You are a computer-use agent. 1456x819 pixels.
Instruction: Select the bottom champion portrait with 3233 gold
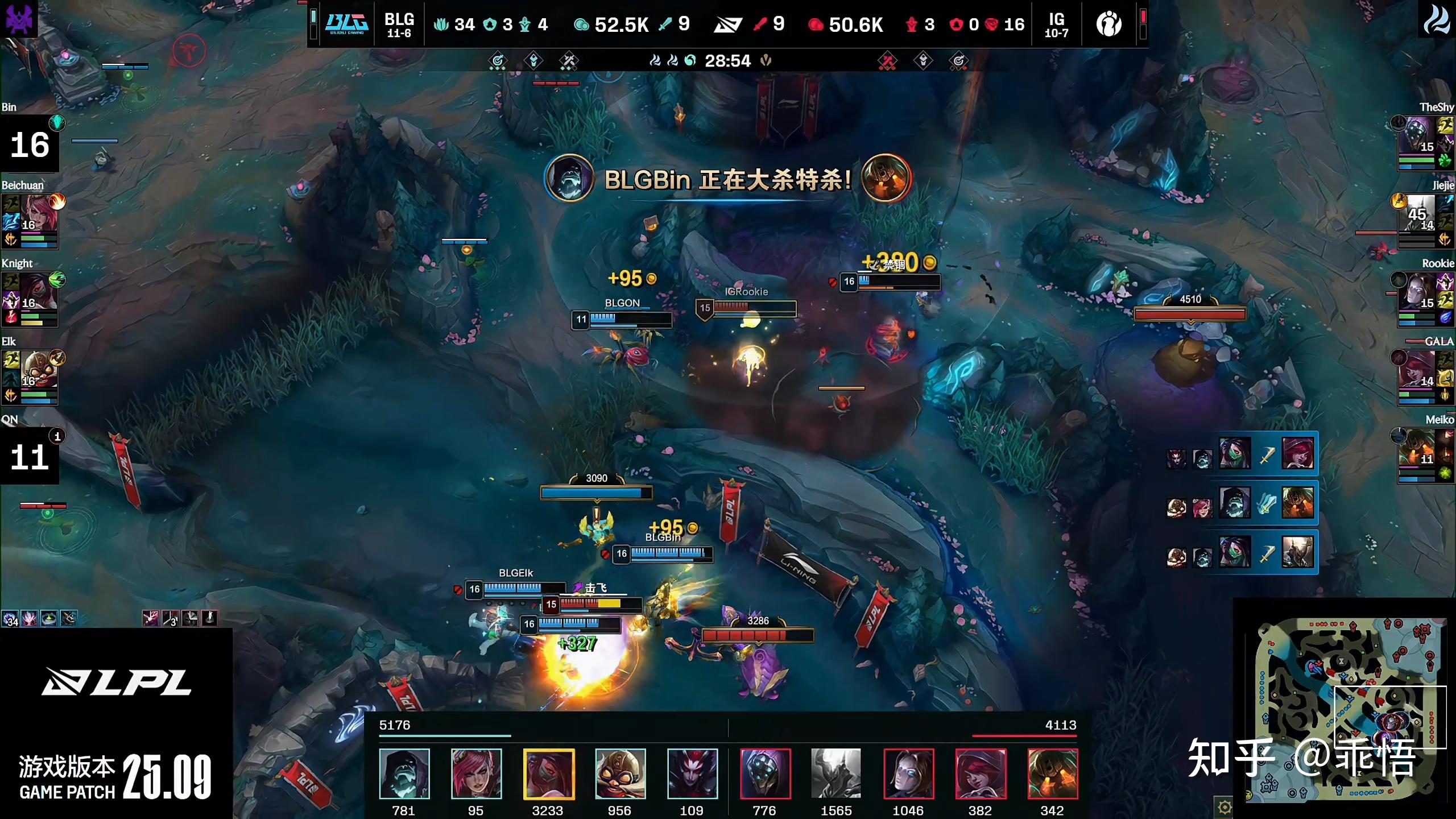click(x=548, y=773)
